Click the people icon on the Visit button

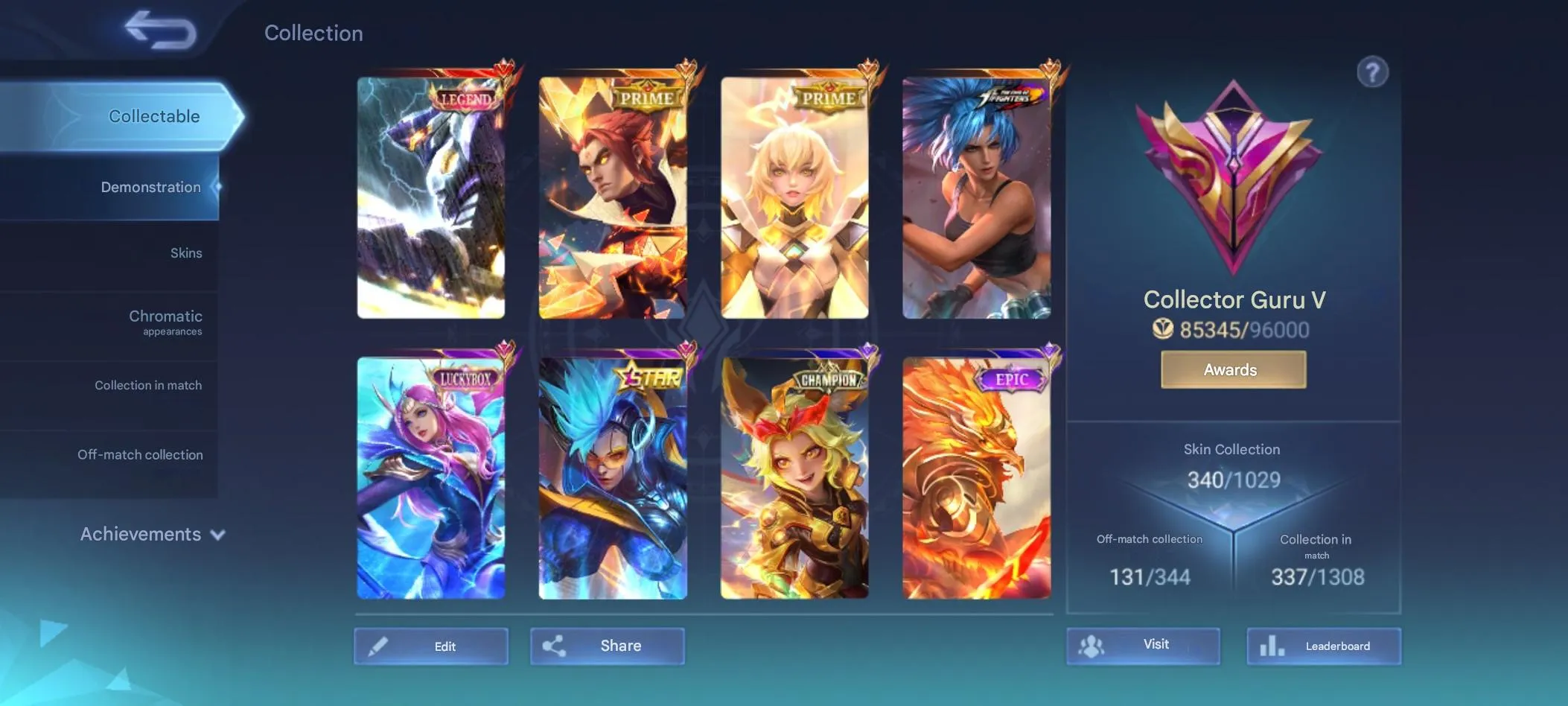[x=1093, y=646]
